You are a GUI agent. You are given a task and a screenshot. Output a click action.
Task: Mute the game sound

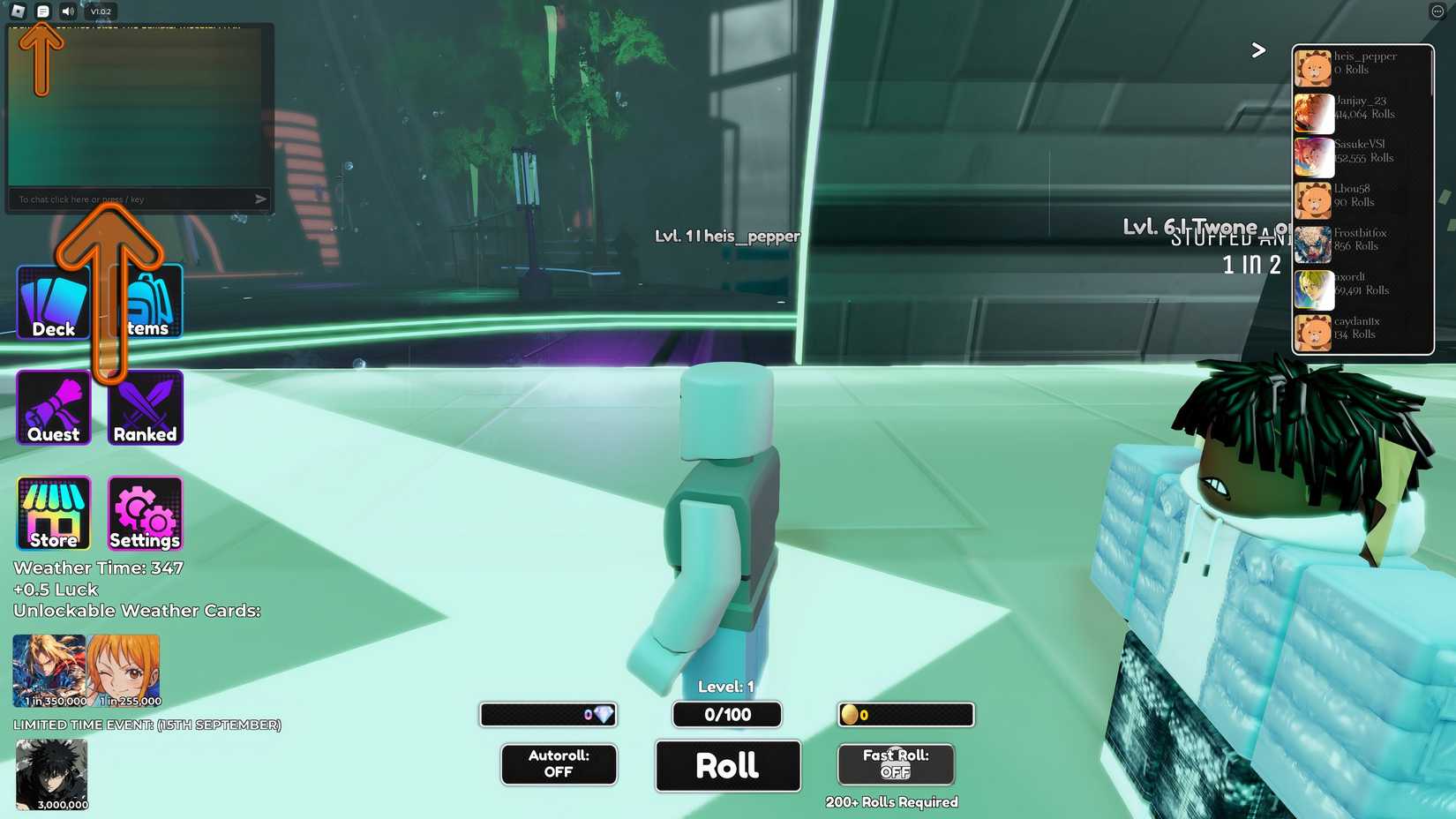(68, 11)
